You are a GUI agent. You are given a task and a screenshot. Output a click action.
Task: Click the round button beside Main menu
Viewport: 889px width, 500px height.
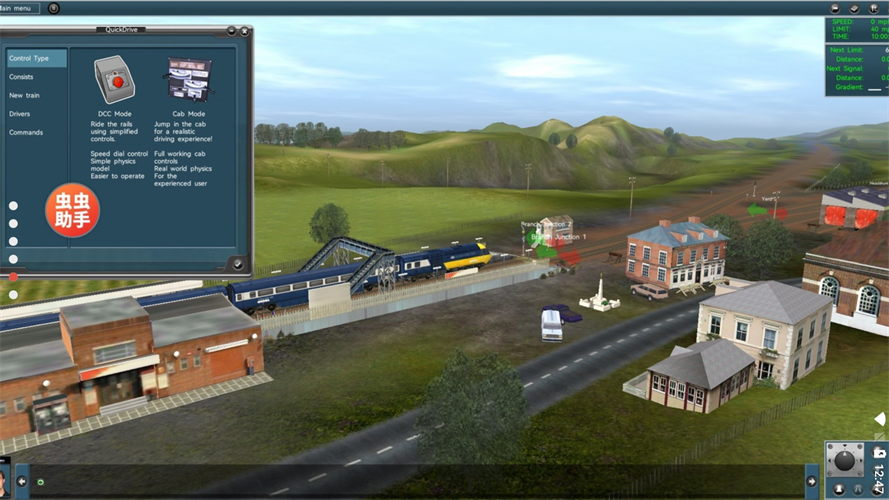[x=53, y=8]
